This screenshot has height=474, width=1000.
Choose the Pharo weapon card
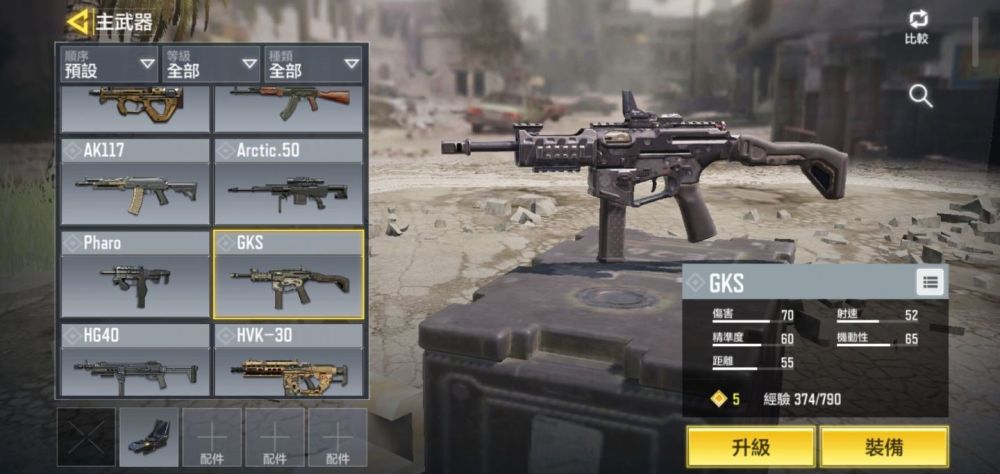135,274
